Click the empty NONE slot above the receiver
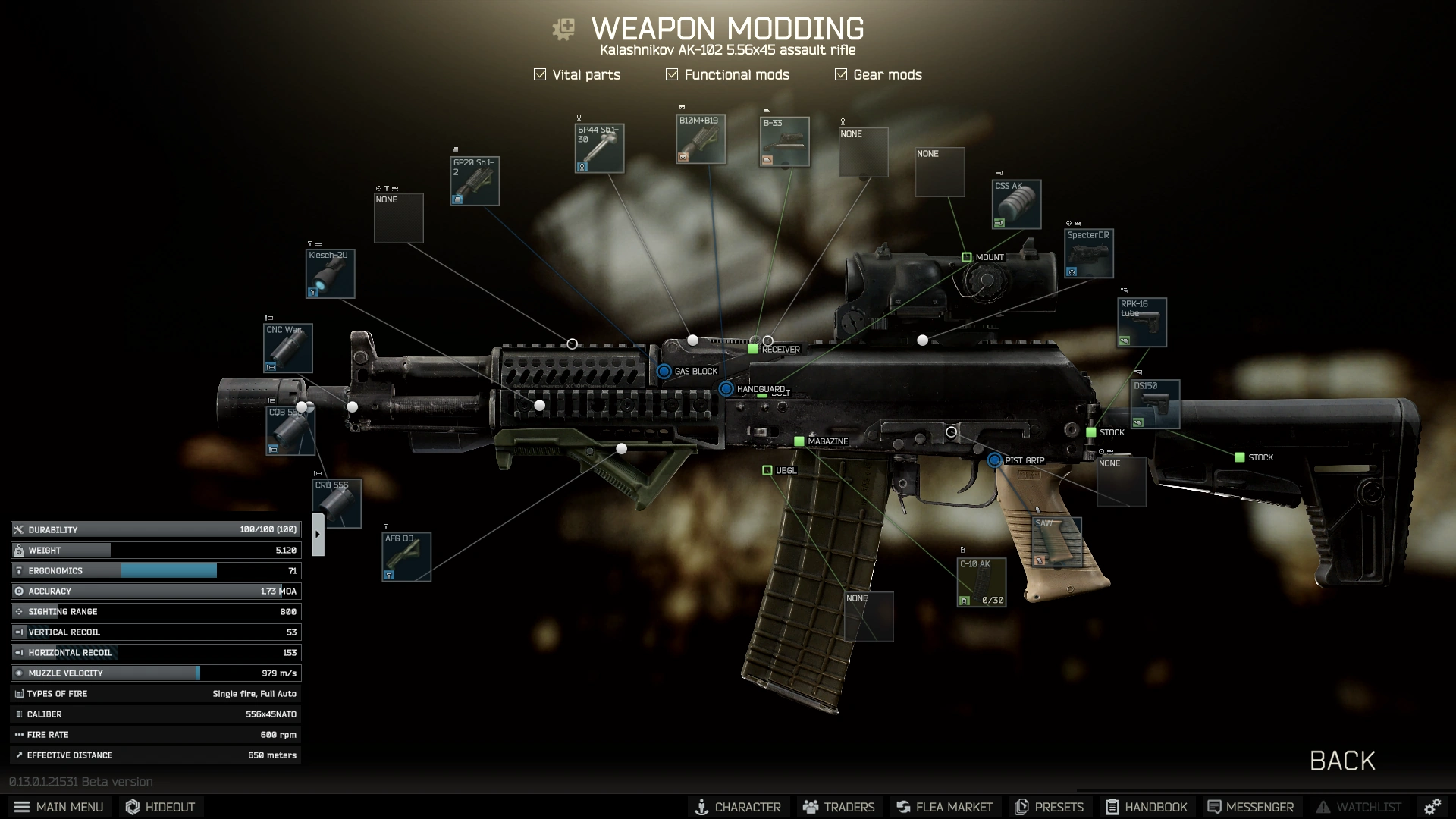Image resolution: width=1456 pixels, height=819 pixels. pyautogui.click(x=864, y=152)
